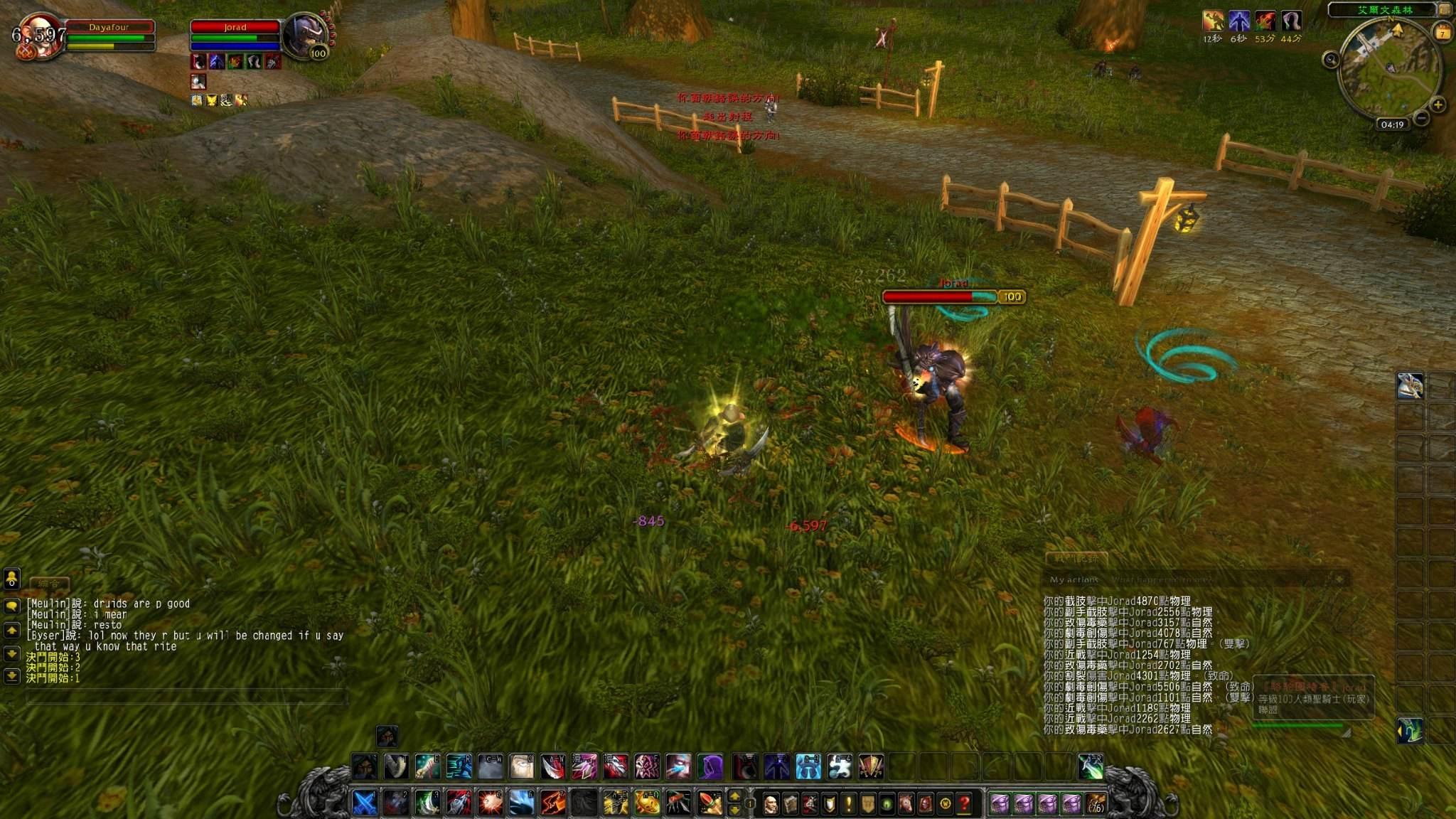
Task: Click the golden hammer figure buff icon
Action: click(1213, 21)
